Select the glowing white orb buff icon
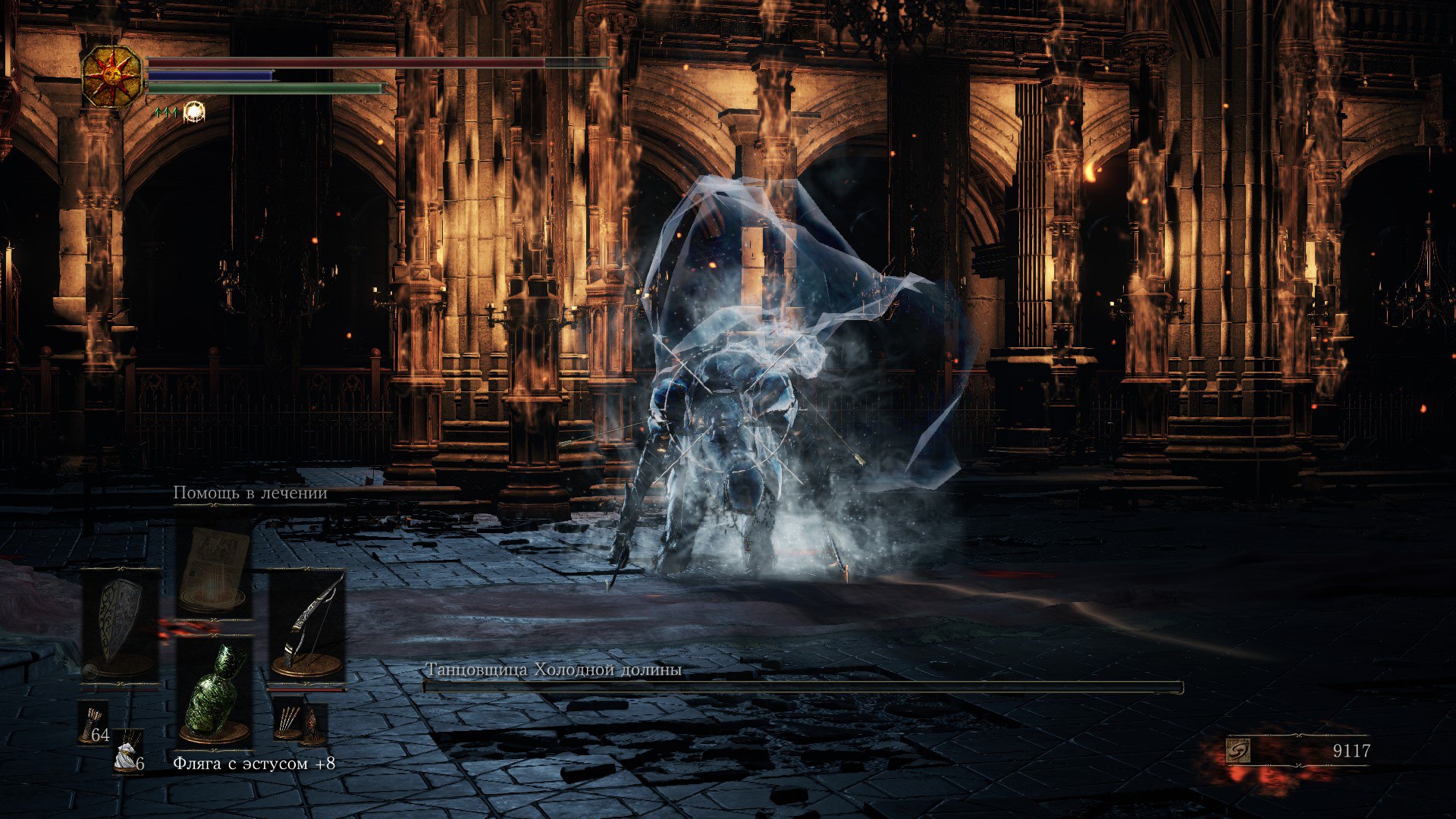The height and width of the screenshot is (819, 1456). click(x=194, y=112)
